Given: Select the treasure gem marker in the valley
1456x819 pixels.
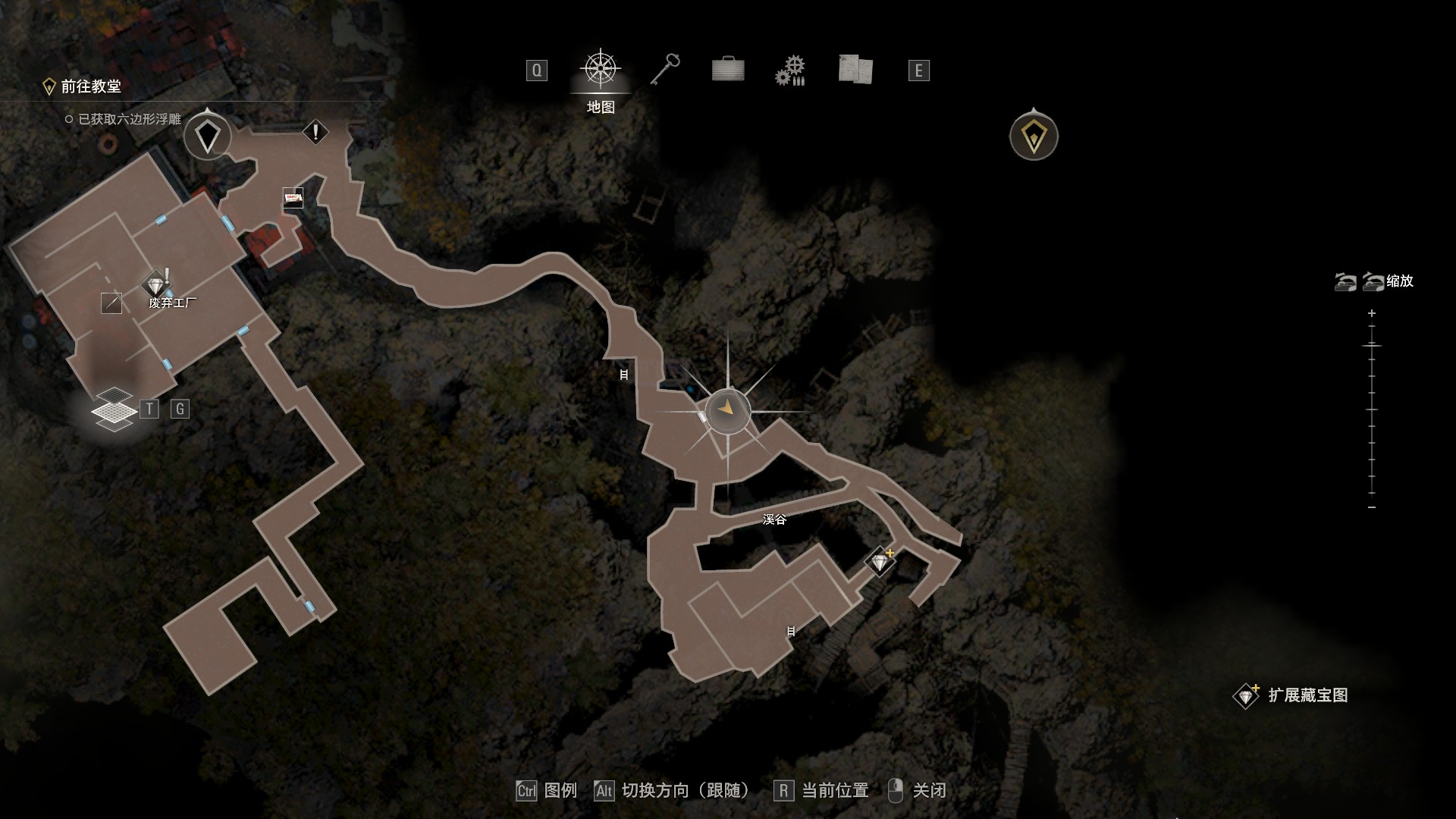Looking at the screenshot, I should click(880, 562).
